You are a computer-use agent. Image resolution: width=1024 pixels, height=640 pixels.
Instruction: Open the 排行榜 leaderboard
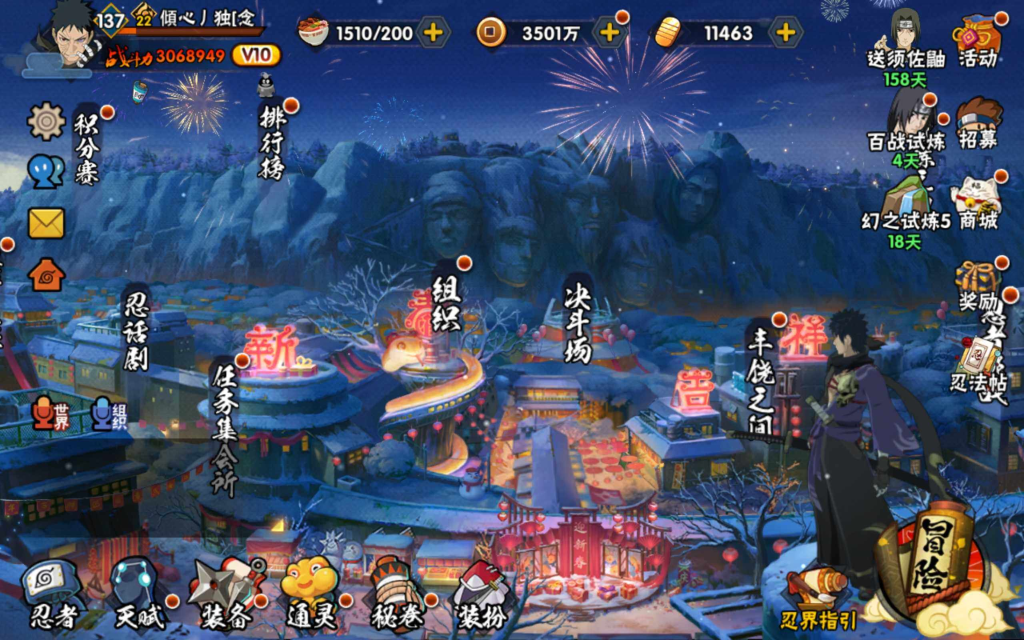coord(272,138)
